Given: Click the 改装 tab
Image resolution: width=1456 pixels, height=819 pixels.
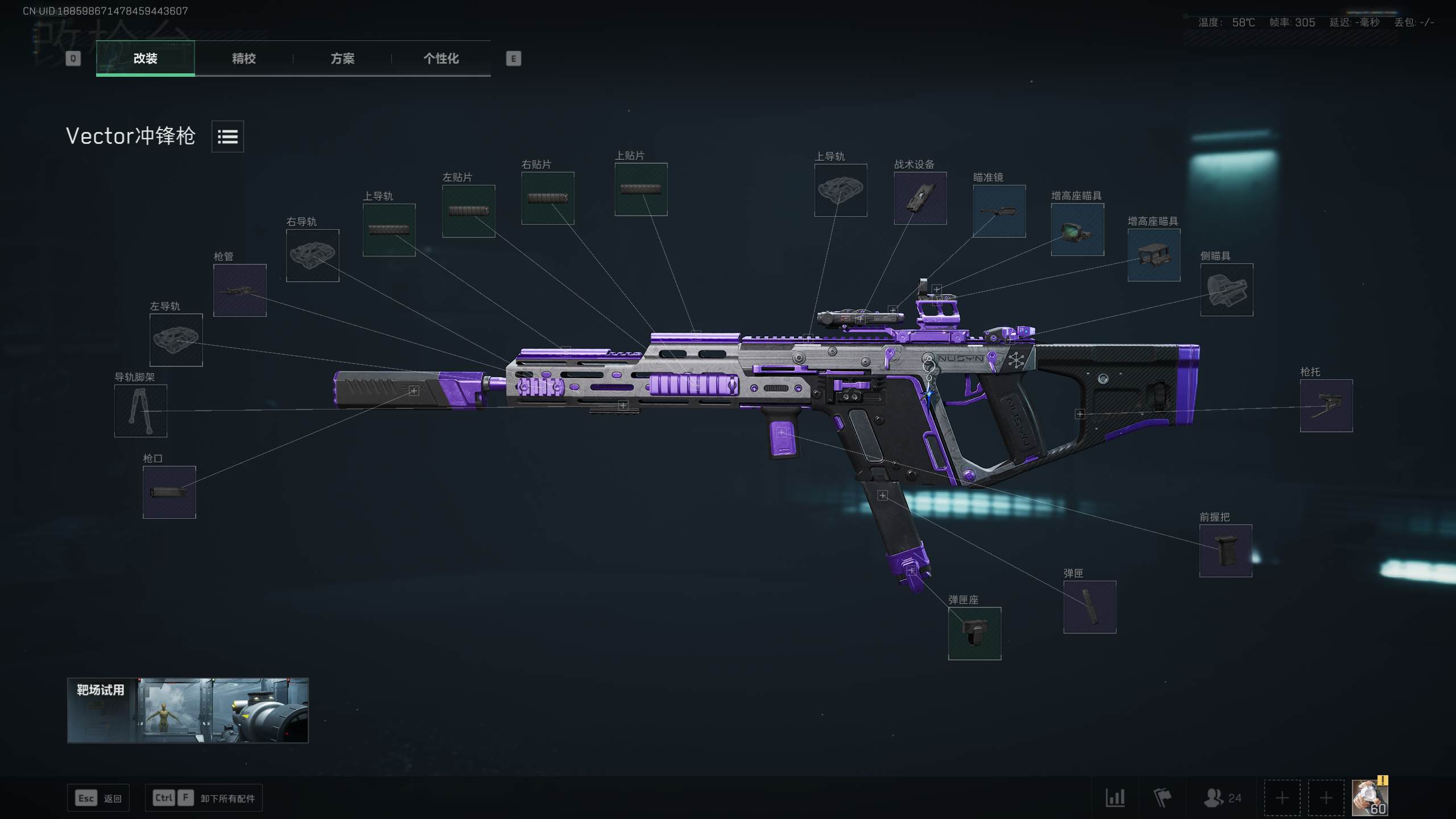Looking at the screenshot, I should [145, 59].
